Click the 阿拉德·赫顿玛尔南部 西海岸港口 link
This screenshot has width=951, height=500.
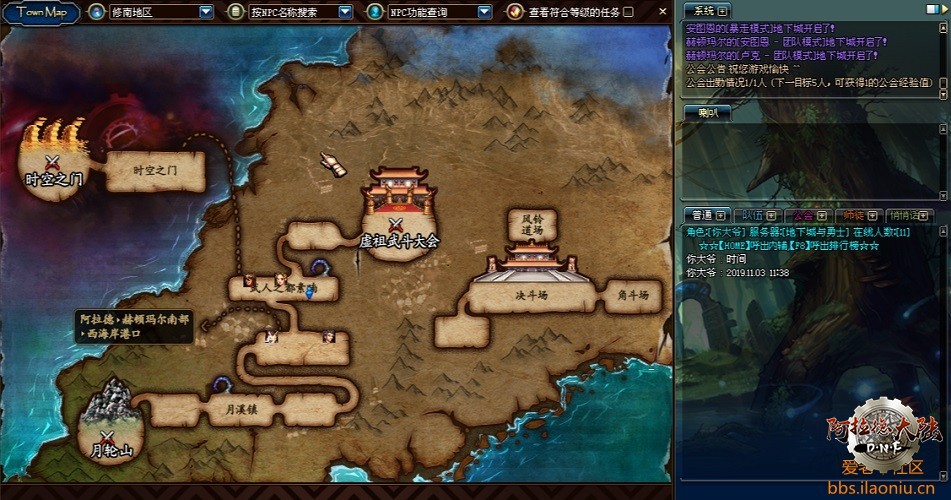[135, 326]
